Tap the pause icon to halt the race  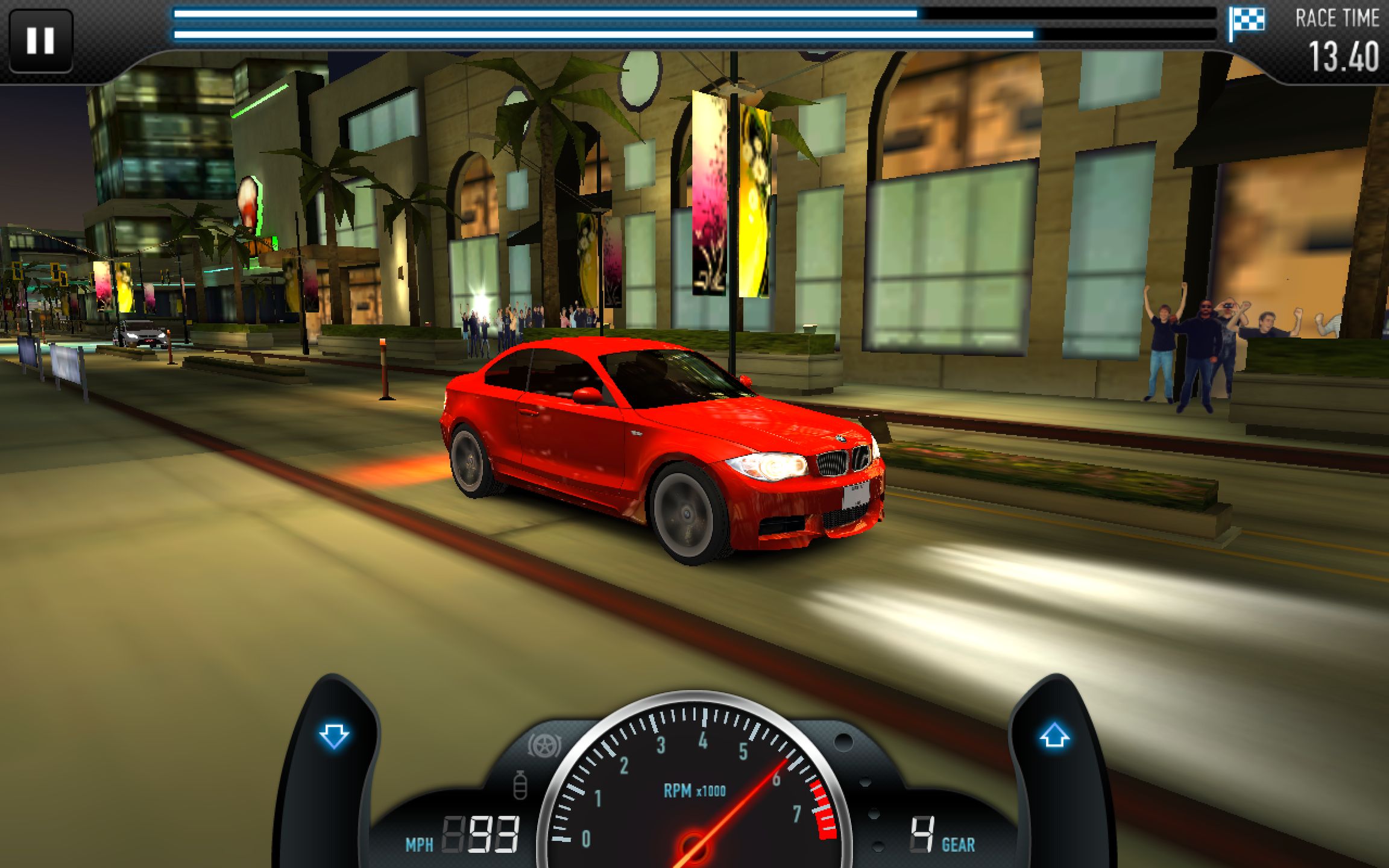40,40
